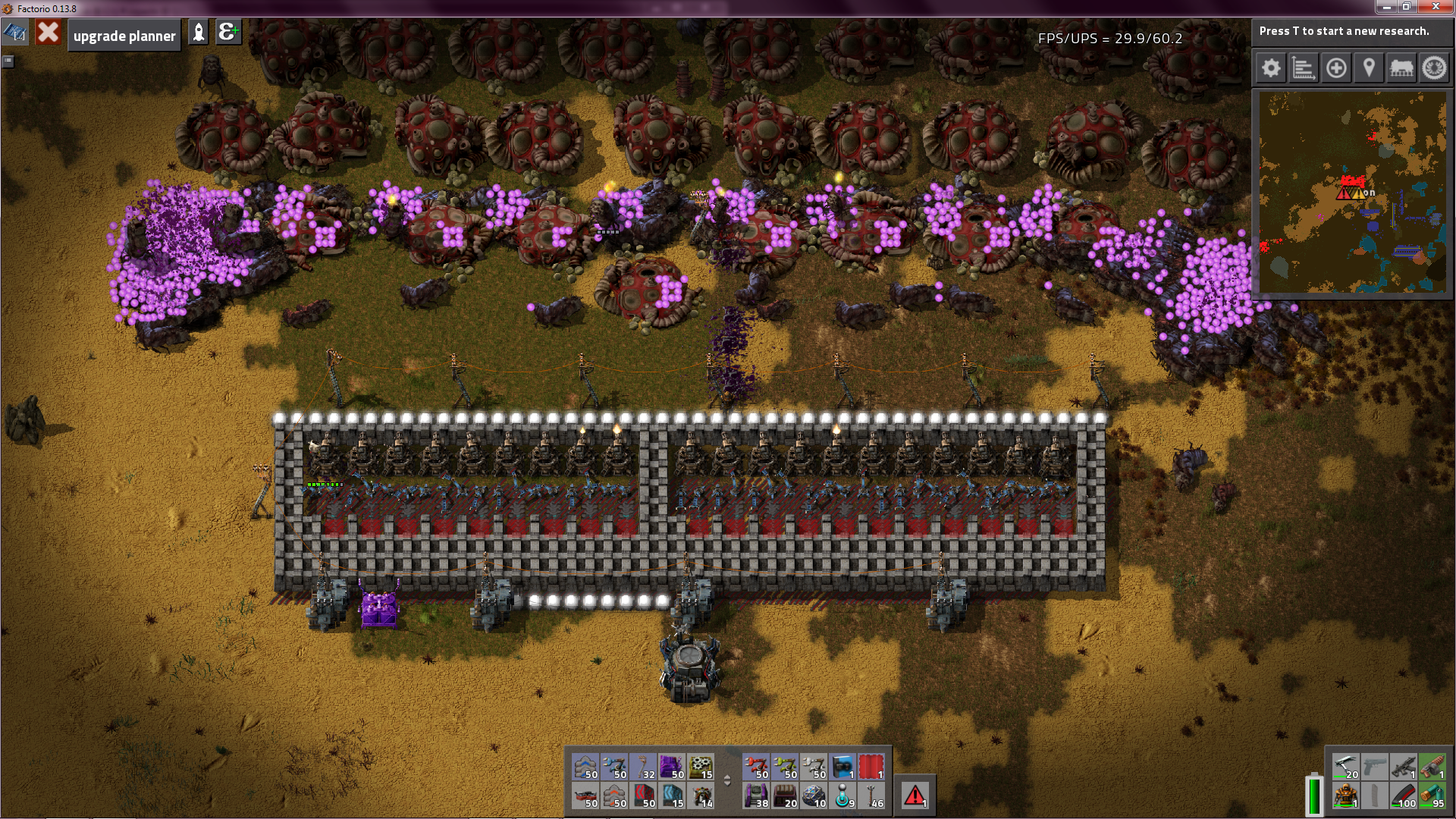Select the submachine gun weapon slot

coord(1404,767)
